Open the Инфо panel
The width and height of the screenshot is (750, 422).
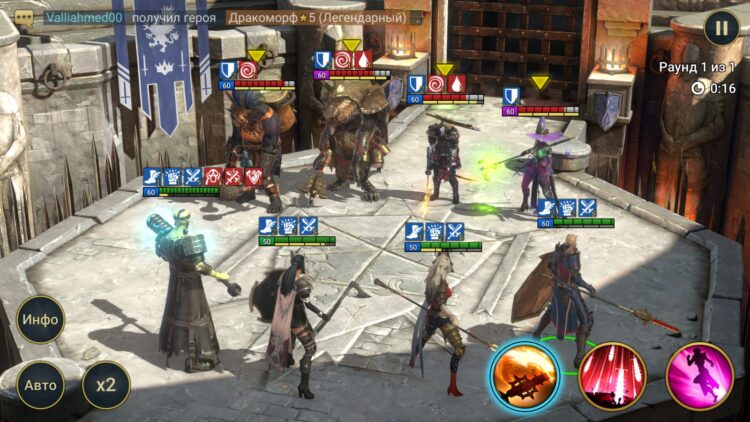[40, 320]
